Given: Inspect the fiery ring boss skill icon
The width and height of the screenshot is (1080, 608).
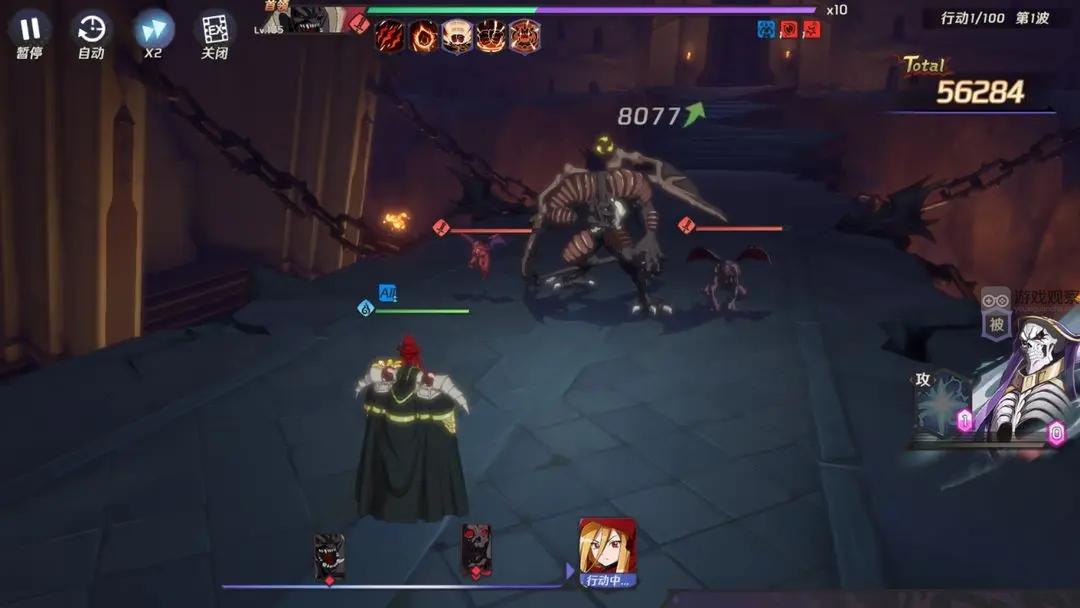Looking at the screenshot, I should point(424,36).
